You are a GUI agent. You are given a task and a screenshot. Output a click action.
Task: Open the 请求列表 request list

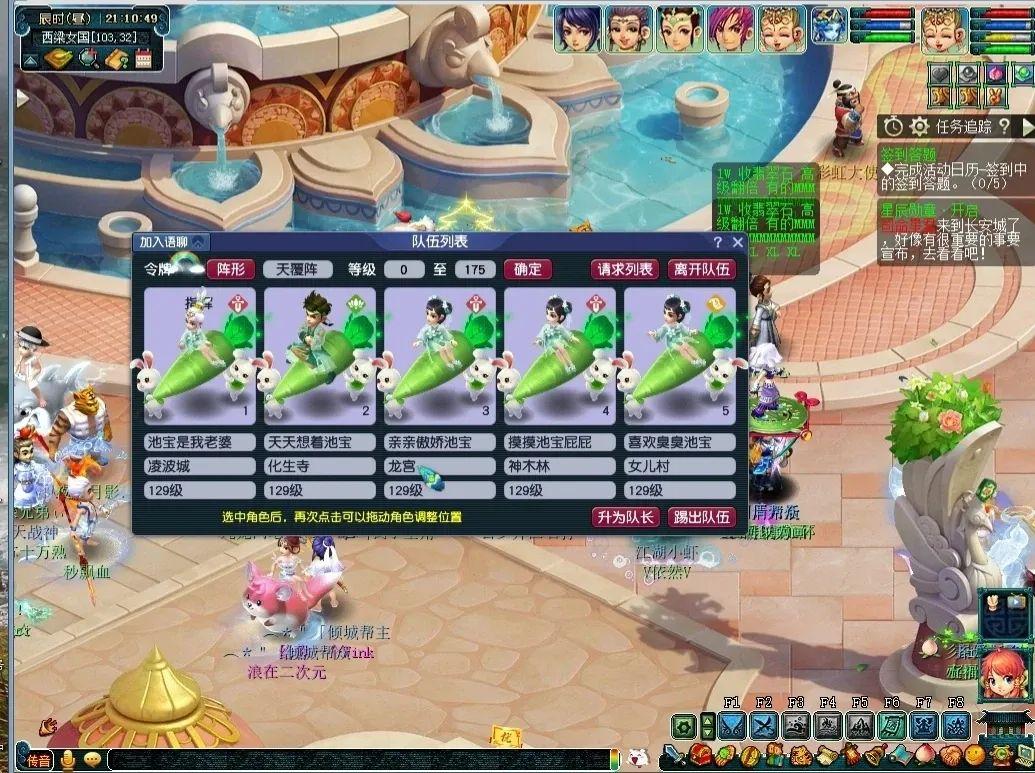(x=625, y=269)
